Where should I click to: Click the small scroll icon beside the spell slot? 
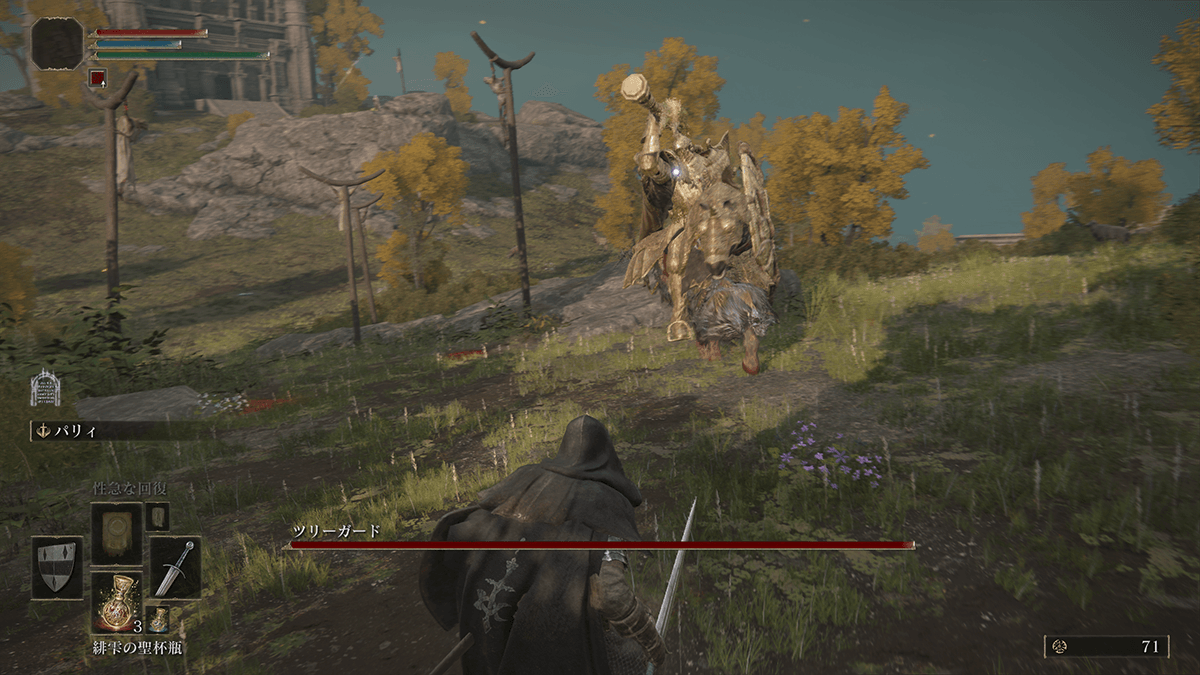coord(157,516)
